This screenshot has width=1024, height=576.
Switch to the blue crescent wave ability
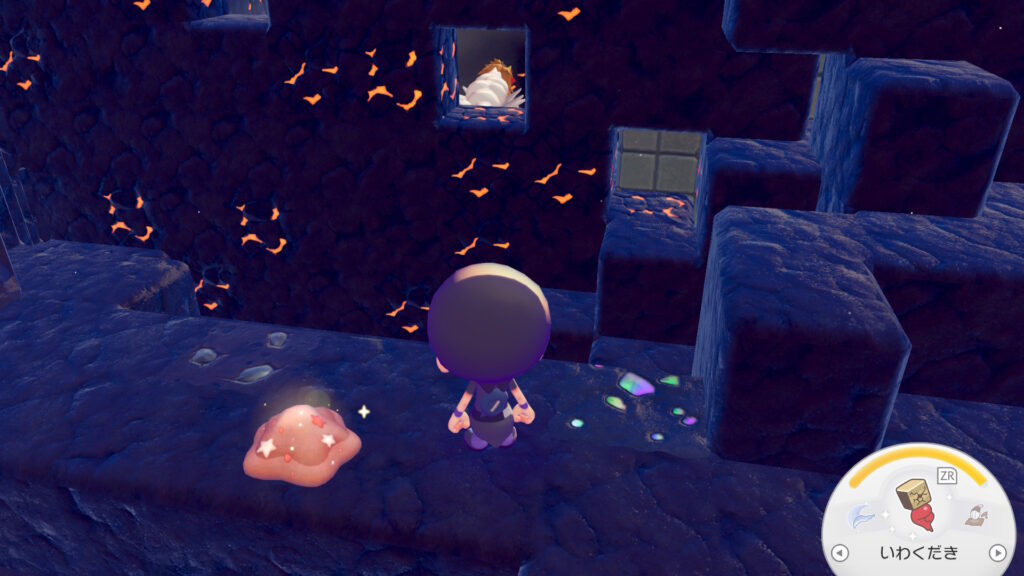pyautogui.click(x=860, y=517)
